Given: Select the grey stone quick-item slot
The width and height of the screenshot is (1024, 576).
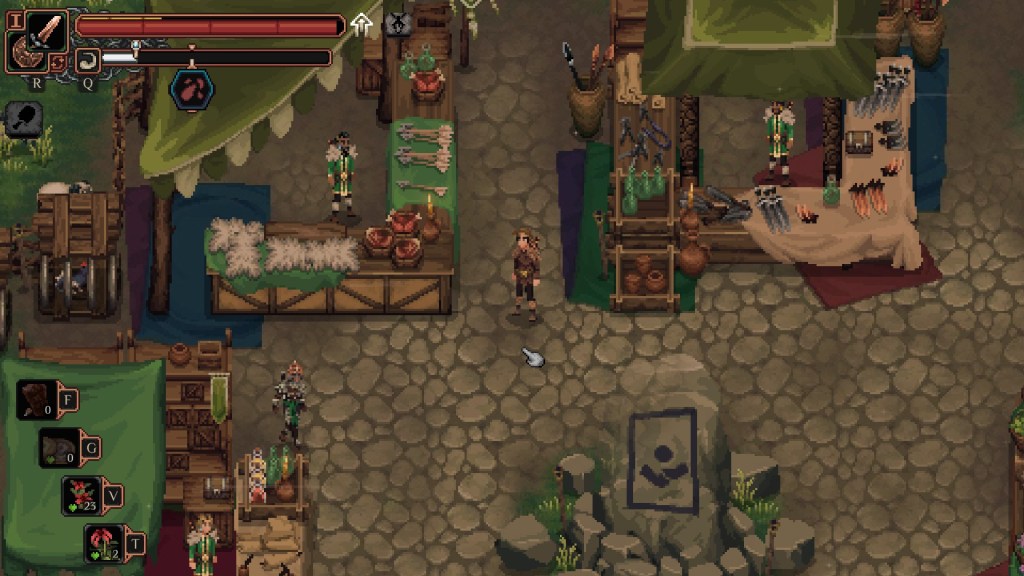Looking at the screenshot, I should [59, 448].
